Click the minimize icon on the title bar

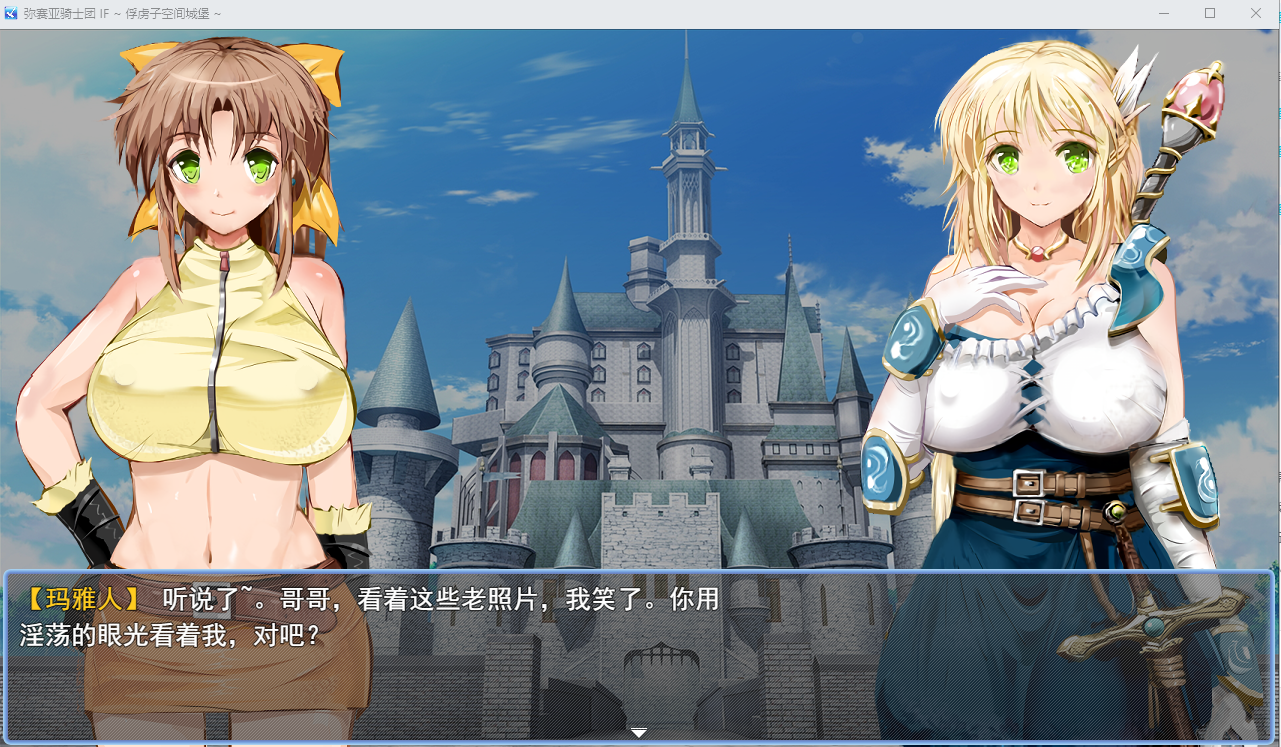pyautogui.click(x=1162, y=13)
